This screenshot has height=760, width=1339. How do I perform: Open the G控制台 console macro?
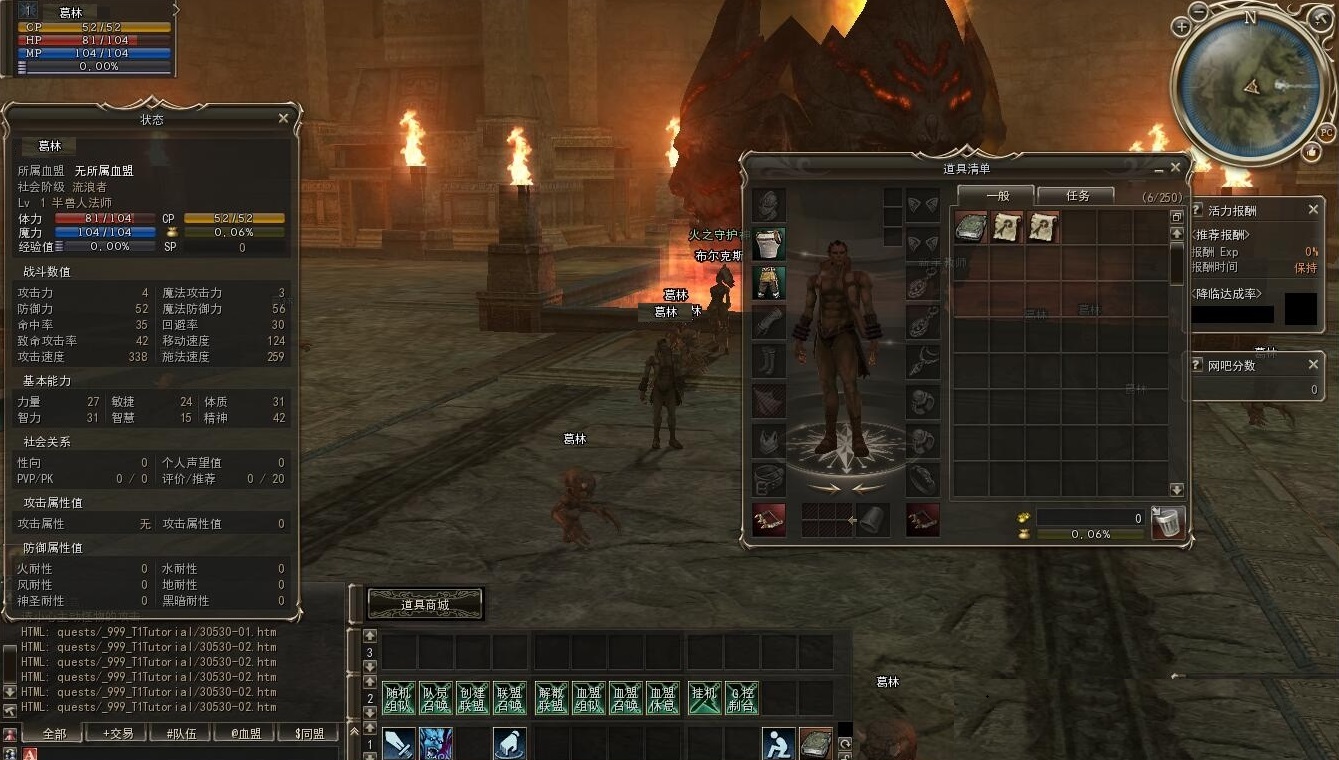coord(741,698)
